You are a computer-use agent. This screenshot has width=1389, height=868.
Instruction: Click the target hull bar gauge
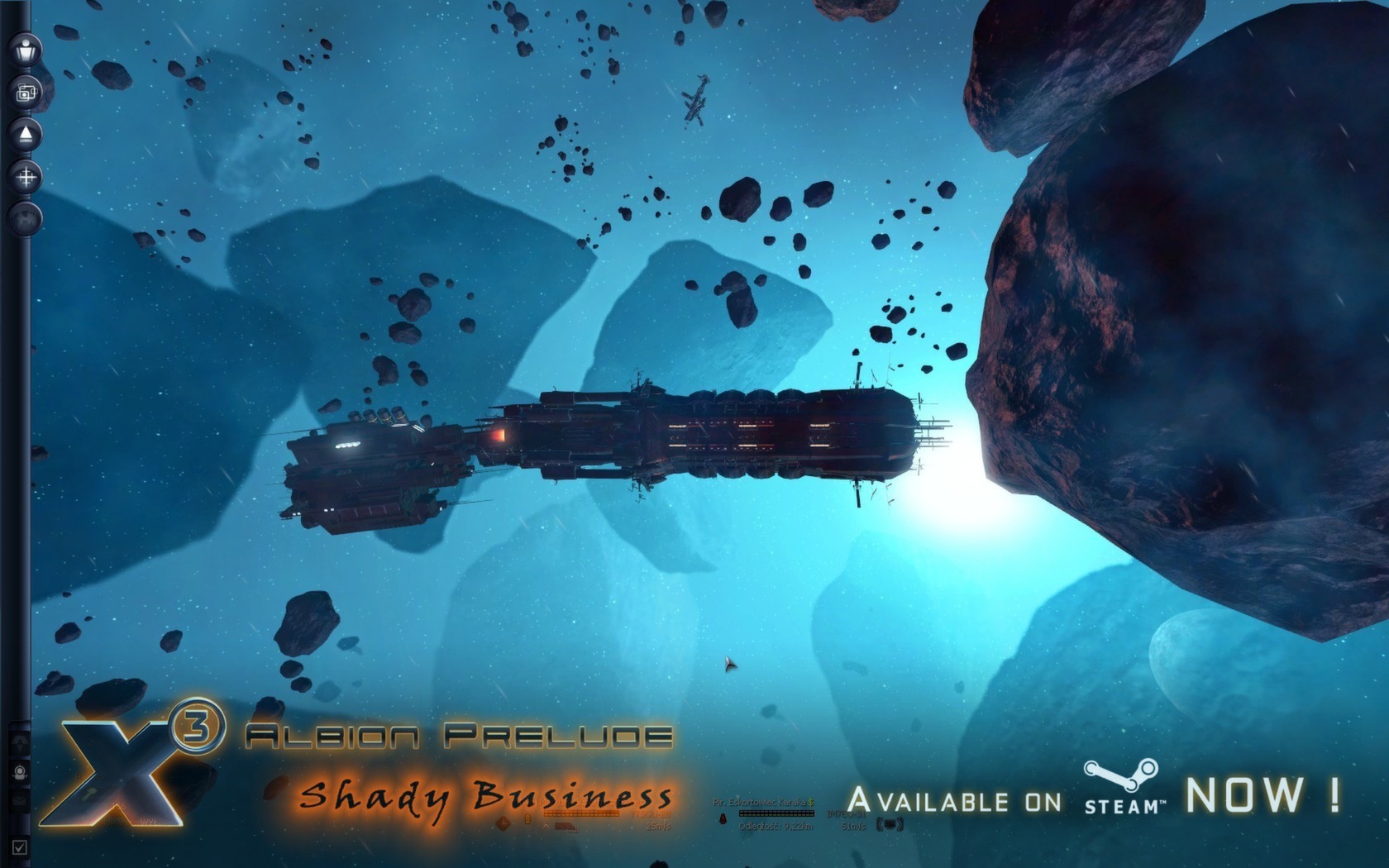pos(776,813)
